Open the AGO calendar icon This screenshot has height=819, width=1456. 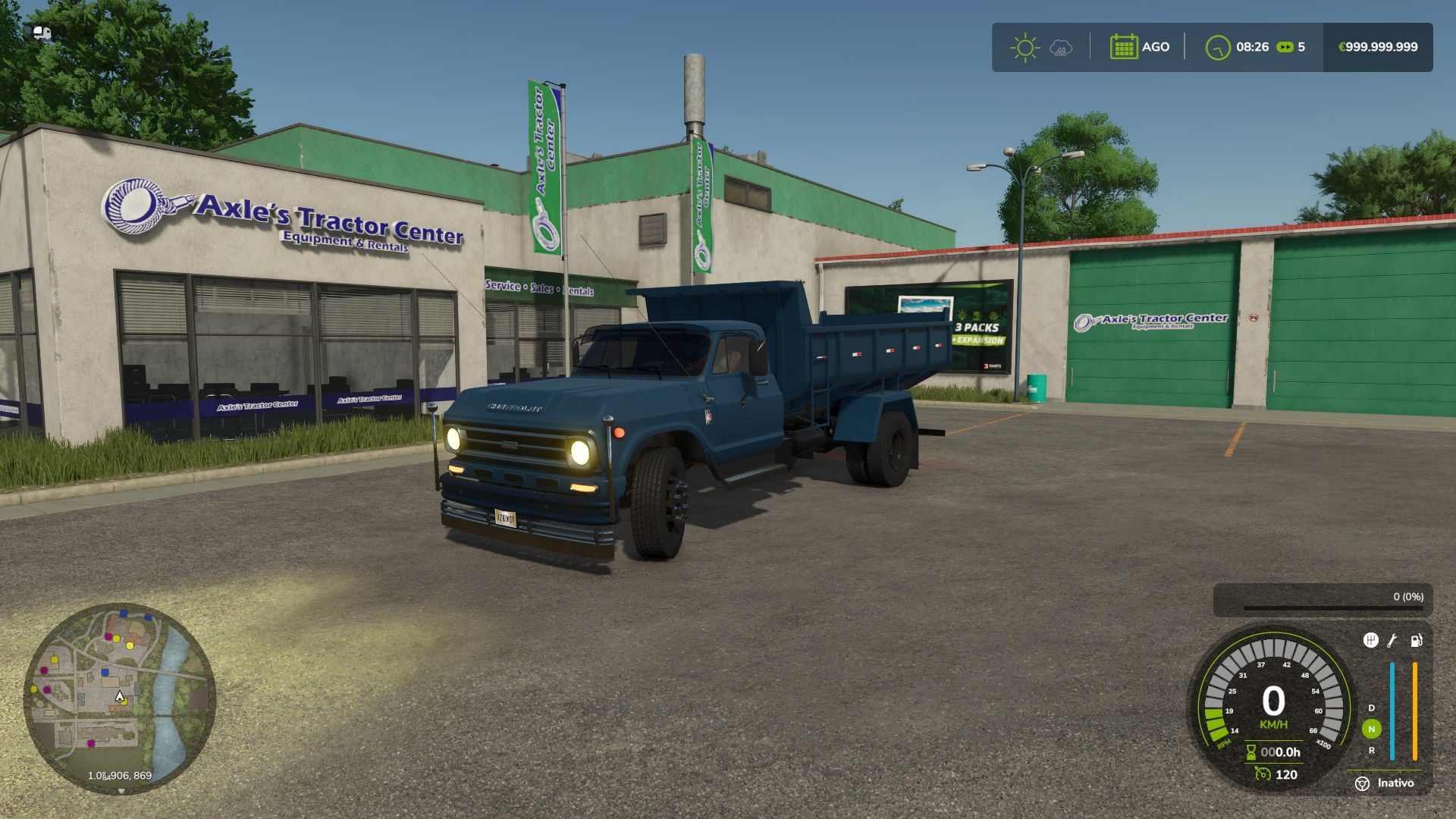(x=1123, y=47)
